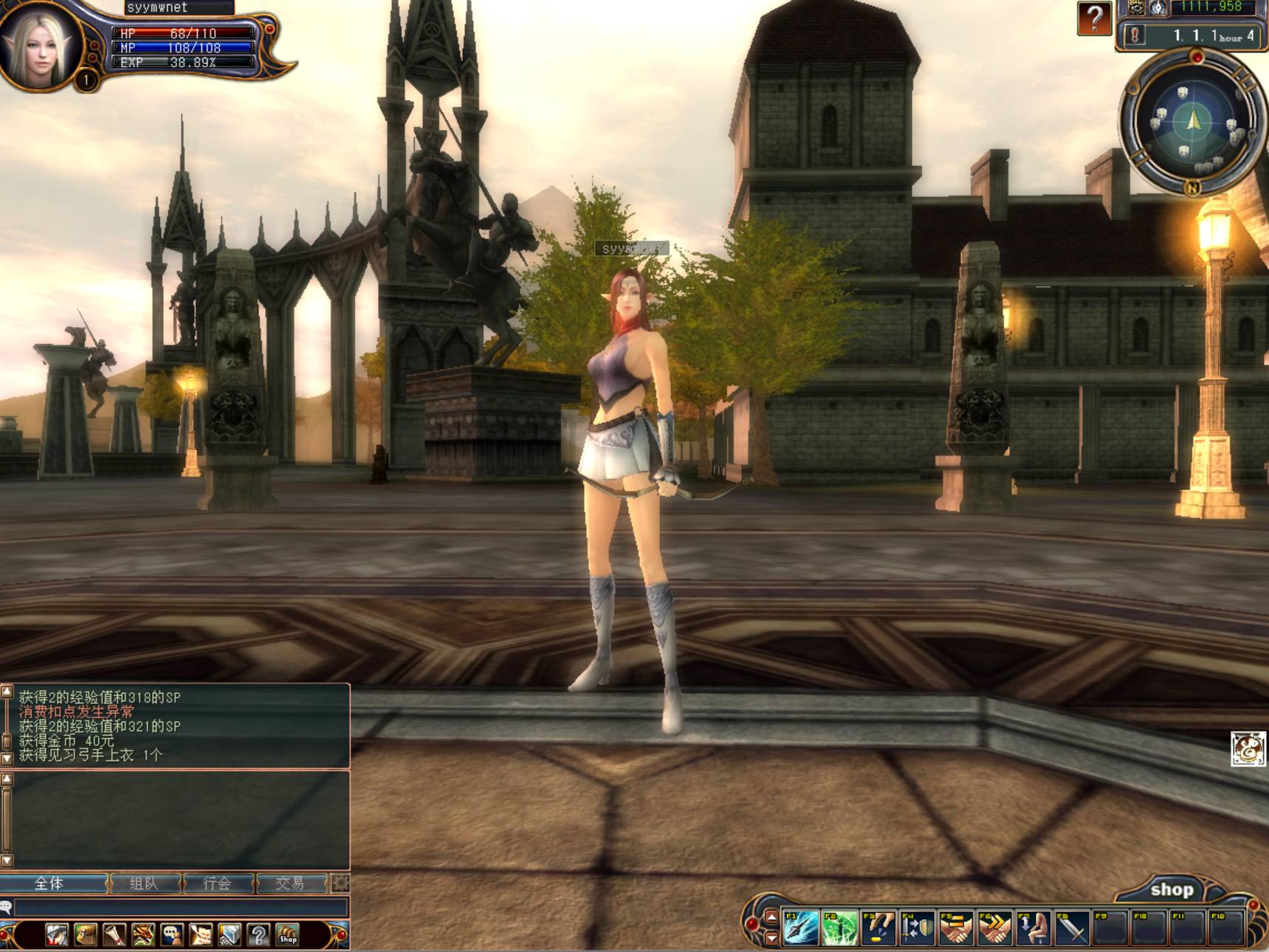Choose the 全体 all chat tab
Image resolution: width=1269 pixels, height=952 pixels.
tap(49, 883)
